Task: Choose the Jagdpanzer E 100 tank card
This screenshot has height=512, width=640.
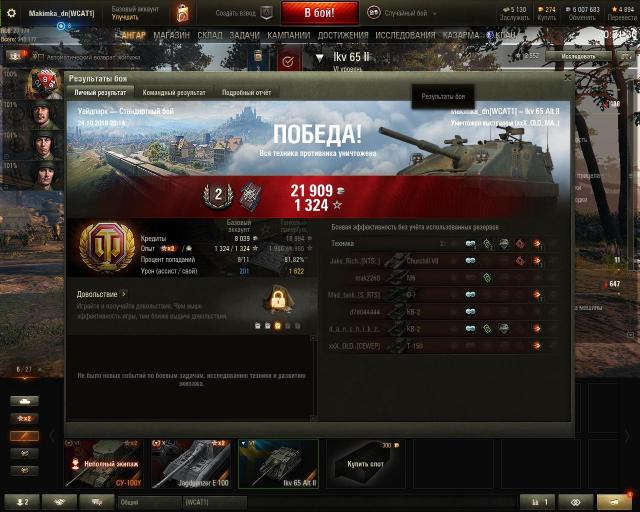Action: click(x=190, y=463)
